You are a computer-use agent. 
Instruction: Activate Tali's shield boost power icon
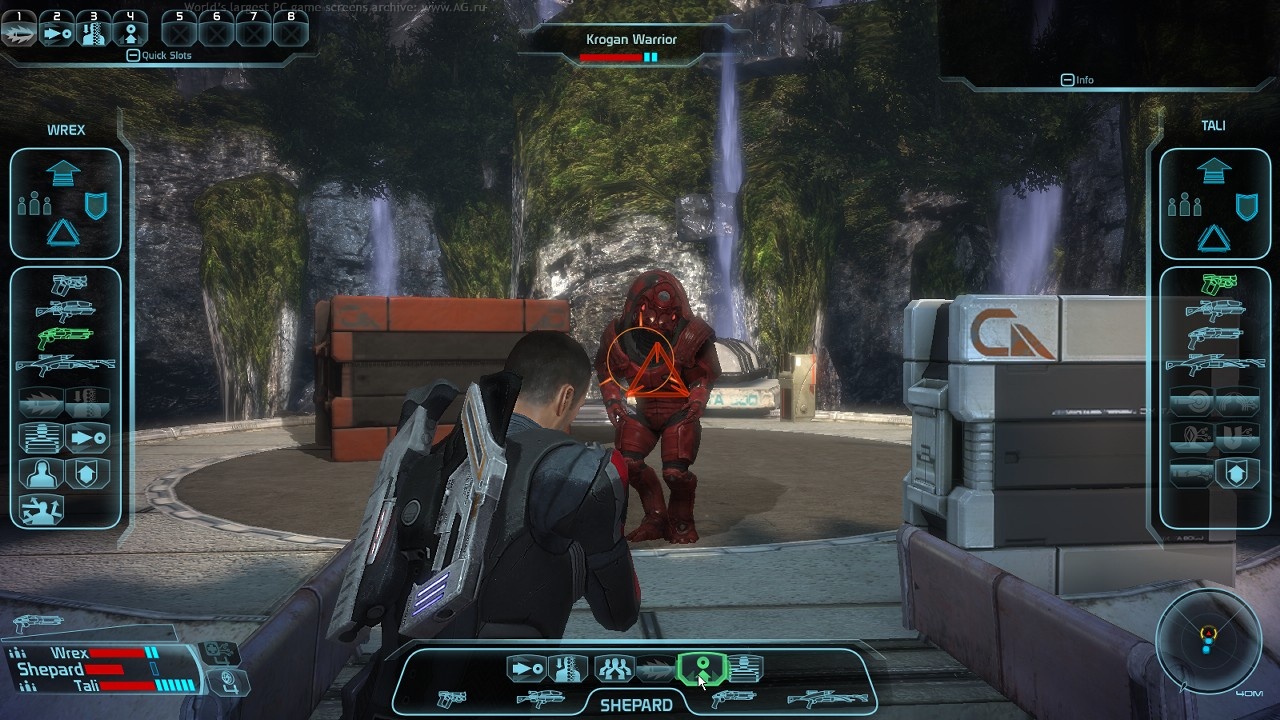point(1237,473)
